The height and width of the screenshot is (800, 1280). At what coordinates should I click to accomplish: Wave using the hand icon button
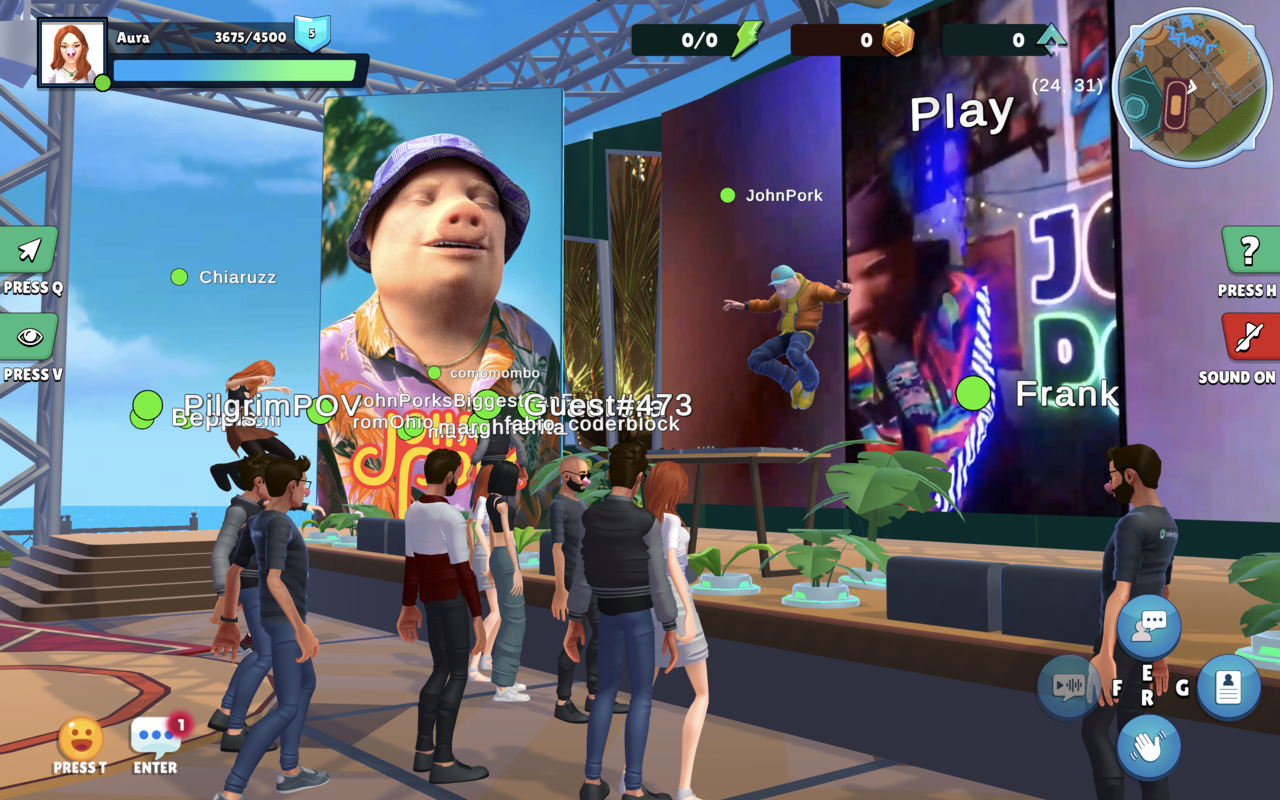tap(1148, 746)
